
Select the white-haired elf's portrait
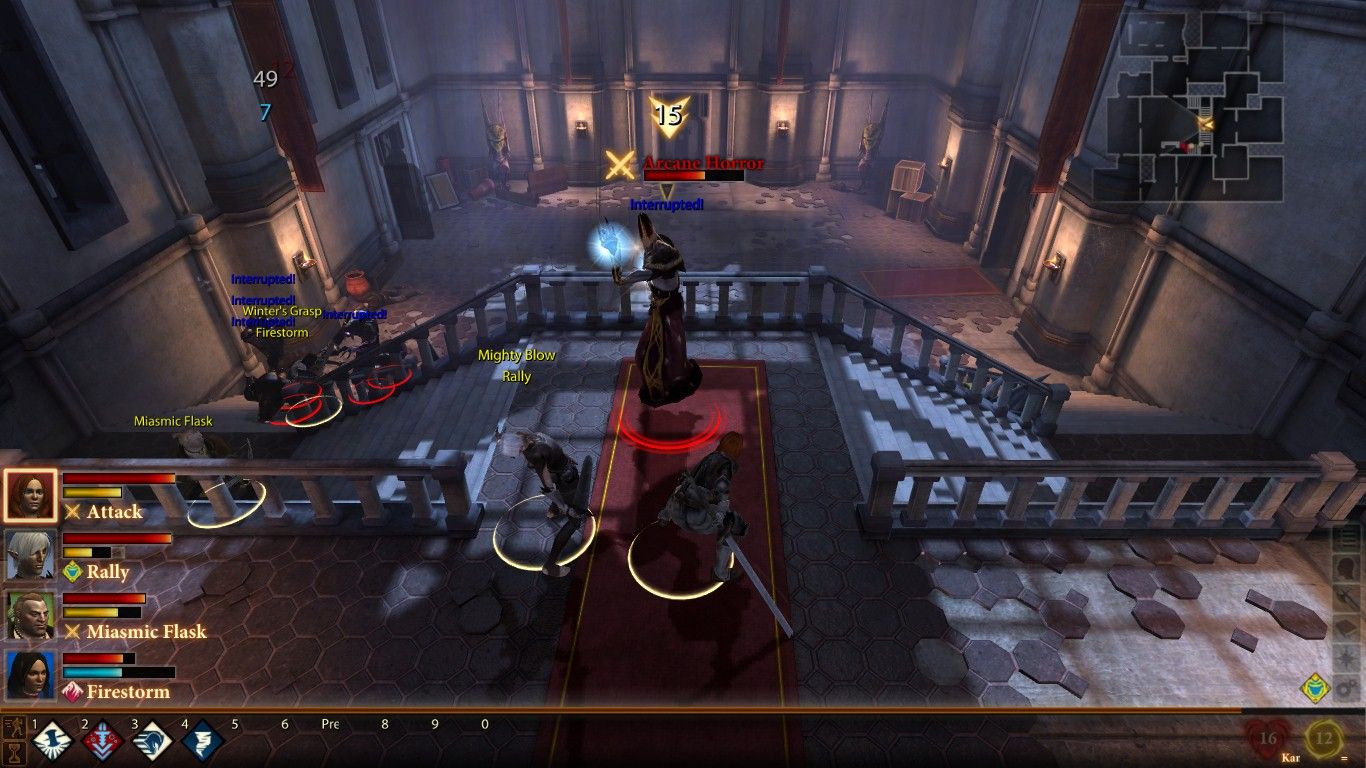pos(30,556)
